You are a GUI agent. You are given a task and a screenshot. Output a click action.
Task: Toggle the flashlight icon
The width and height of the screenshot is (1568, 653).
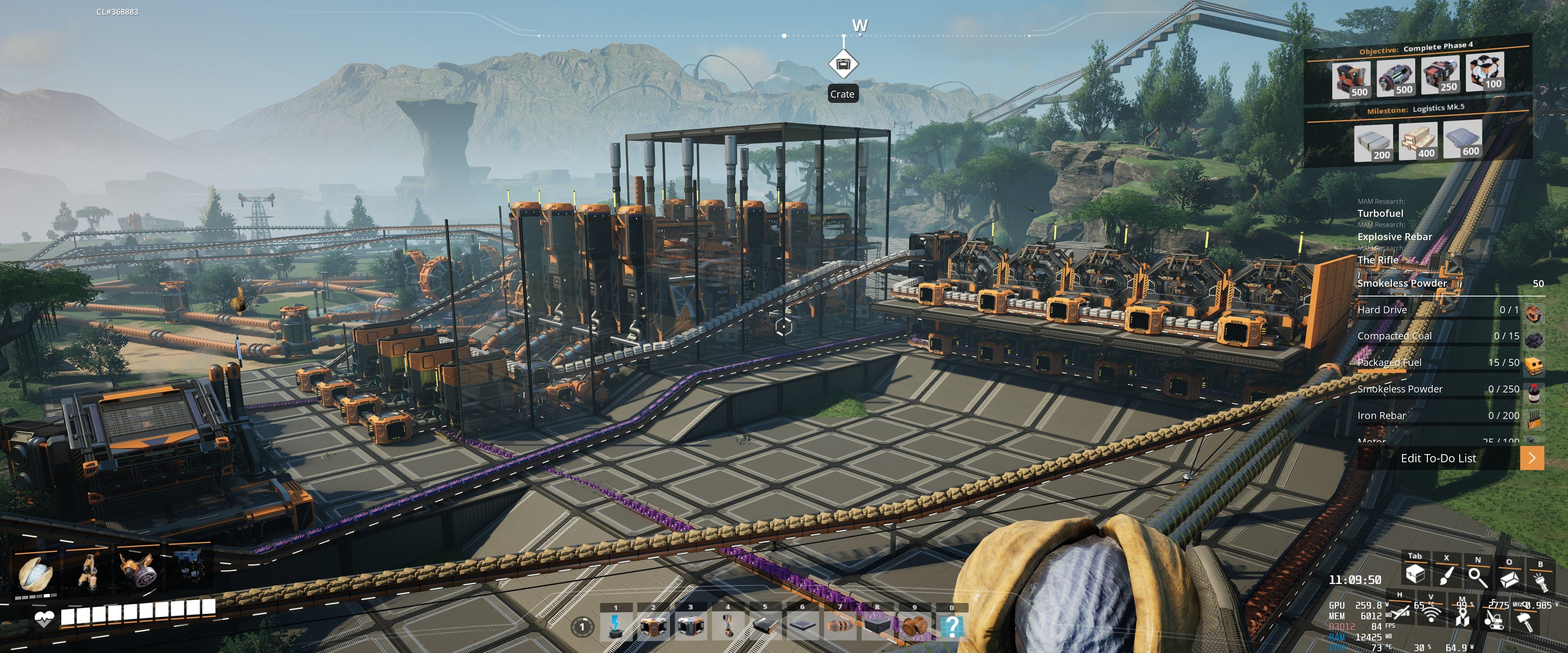click(1540, 581)
